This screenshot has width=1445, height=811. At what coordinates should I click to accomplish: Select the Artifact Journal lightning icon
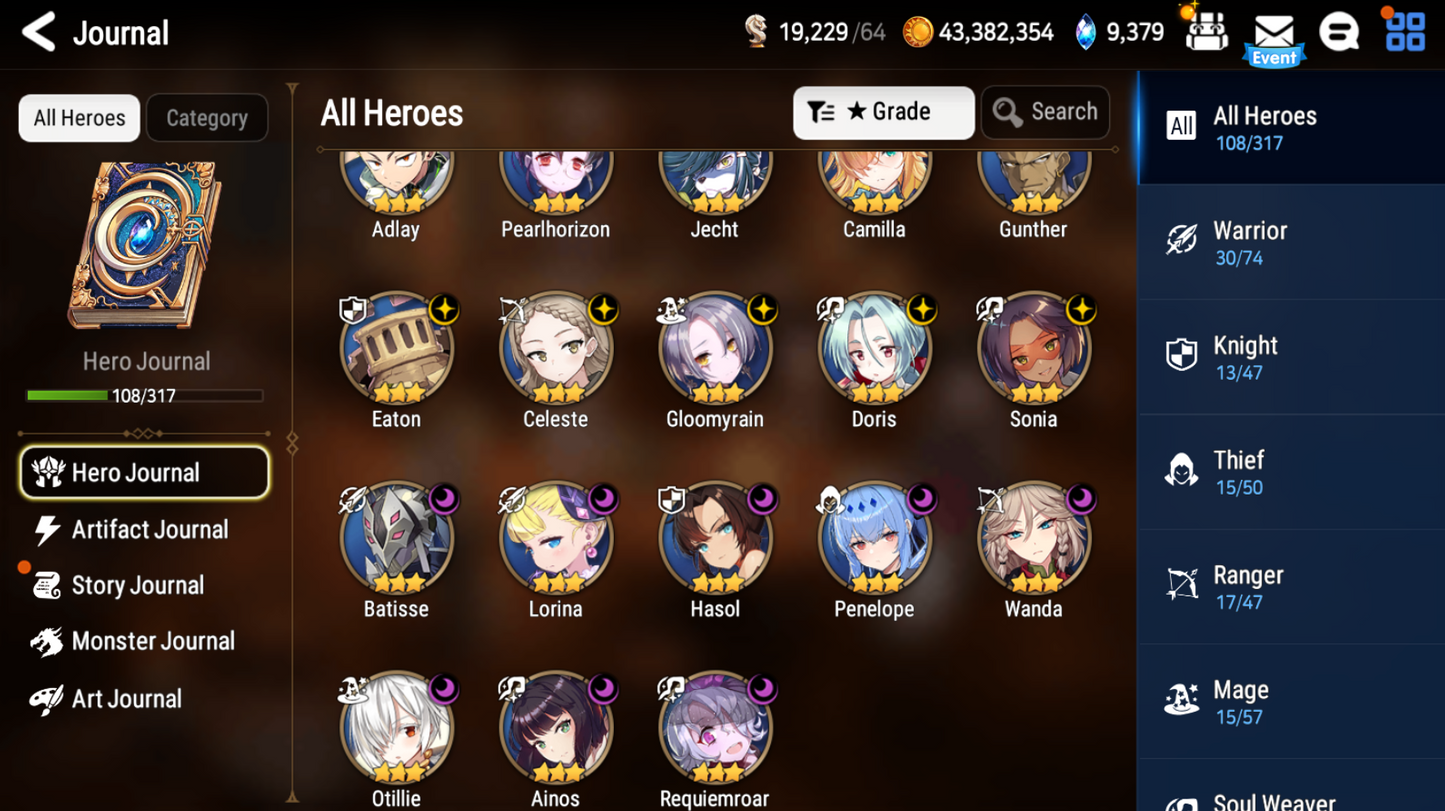coord(49,529)
